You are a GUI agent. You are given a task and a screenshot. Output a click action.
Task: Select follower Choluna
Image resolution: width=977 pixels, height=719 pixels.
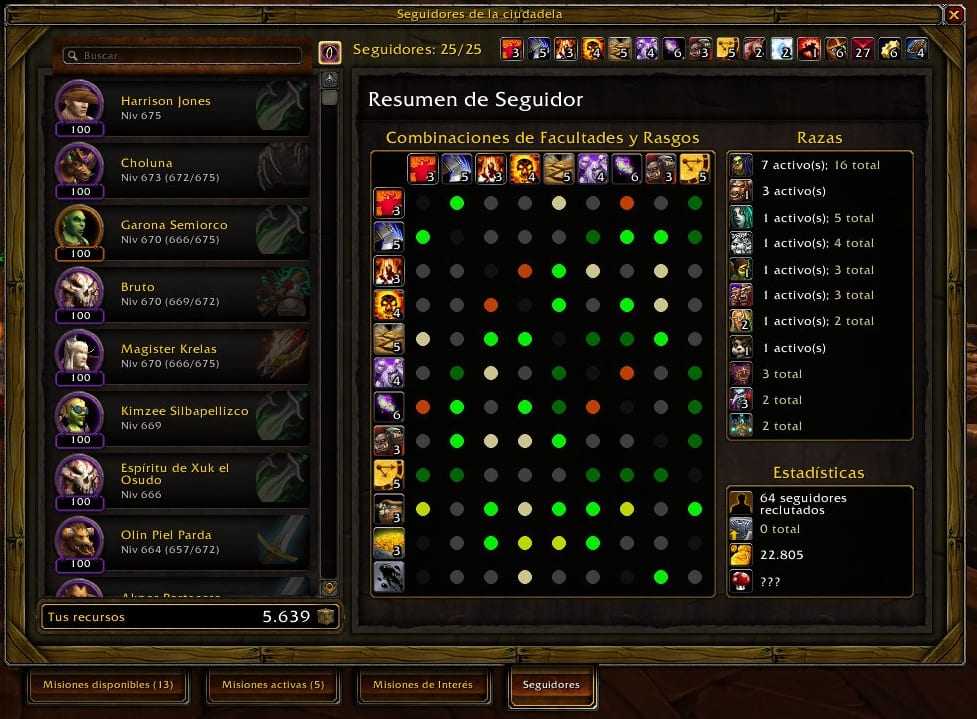(180, 170)
